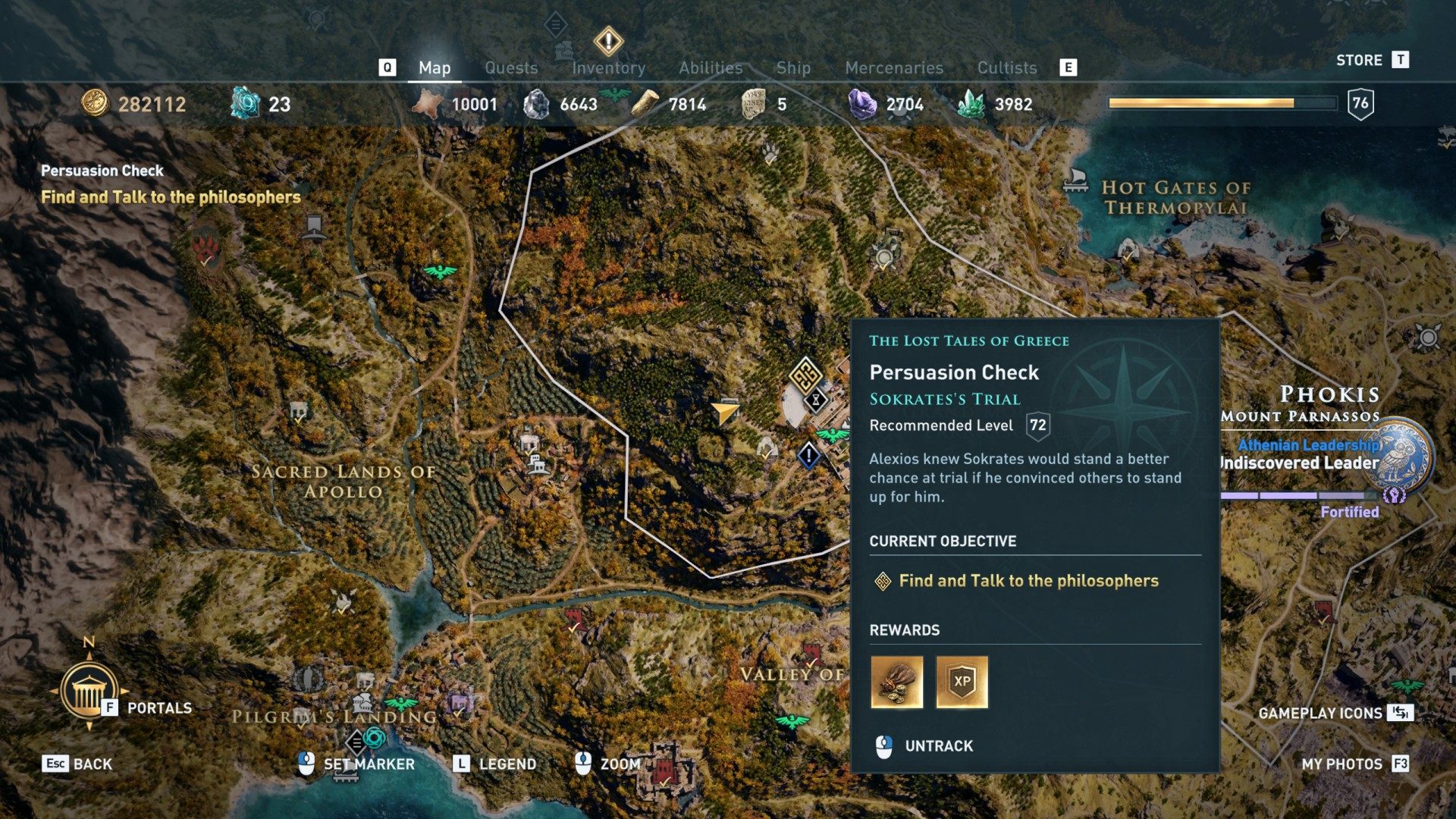
Task: Select the gold quest objective map marker
Action: pos(805,374)
